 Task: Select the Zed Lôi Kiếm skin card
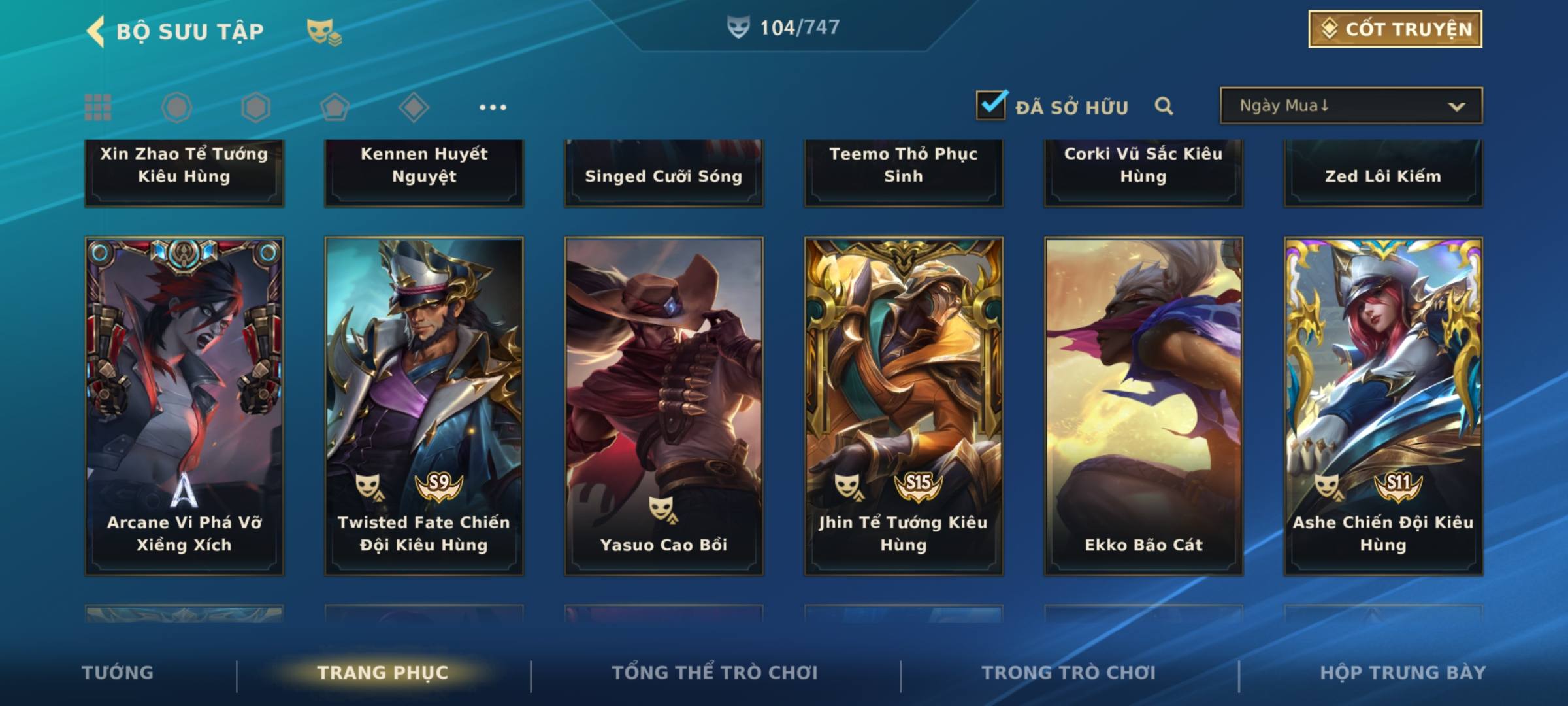pos(1383,173)
